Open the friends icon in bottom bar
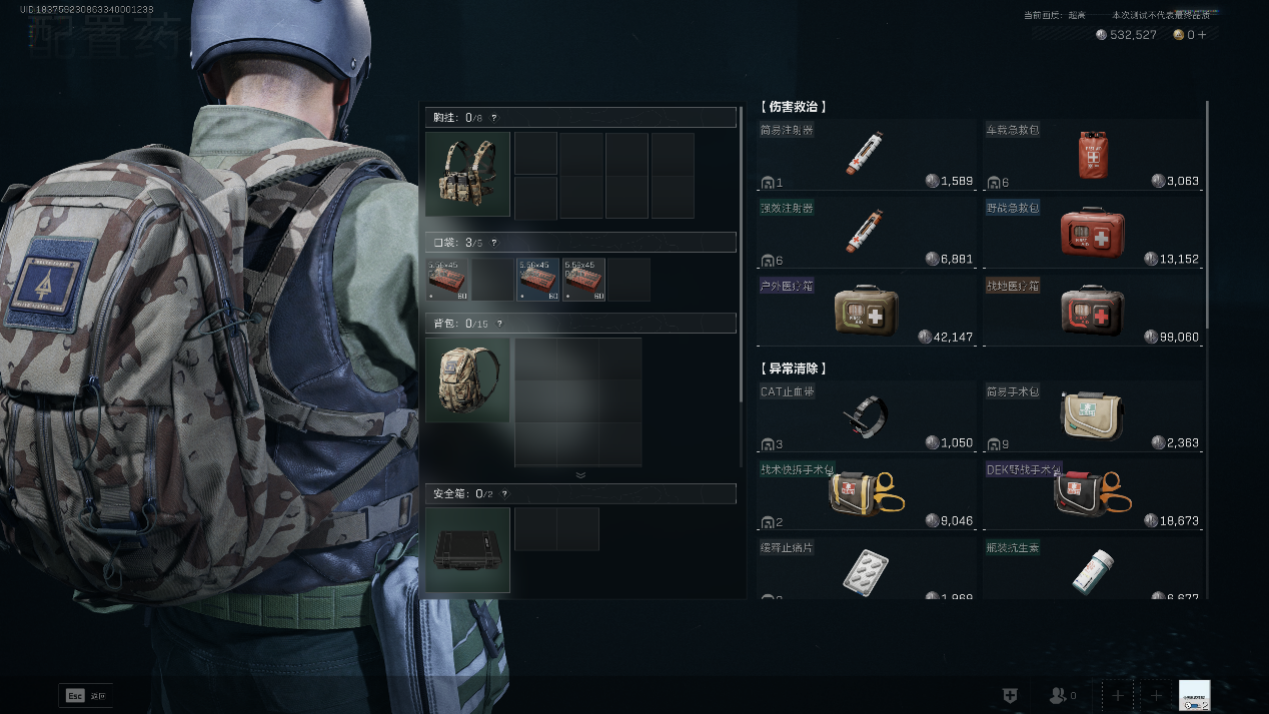This screenshot has height=714, width=1269. [1060, 695]
